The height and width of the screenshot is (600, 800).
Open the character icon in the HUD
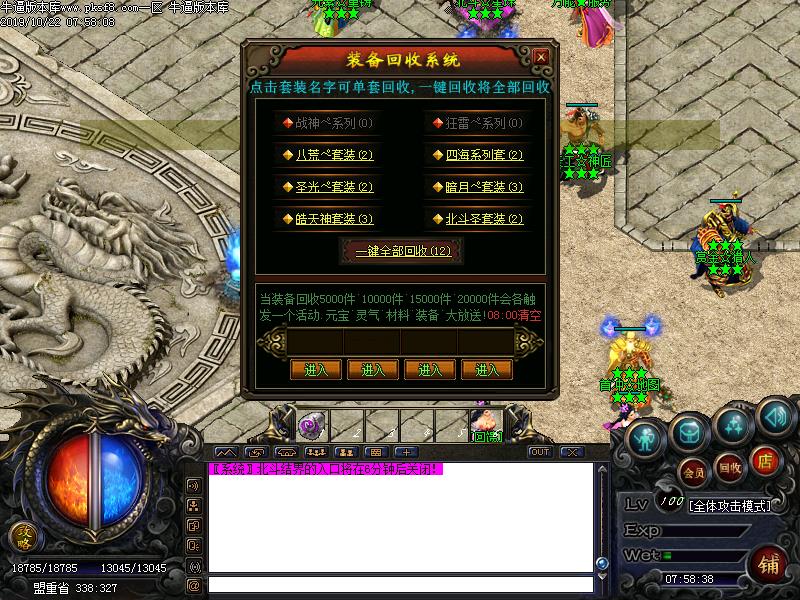pyautogui.click(x=647, y=437)
